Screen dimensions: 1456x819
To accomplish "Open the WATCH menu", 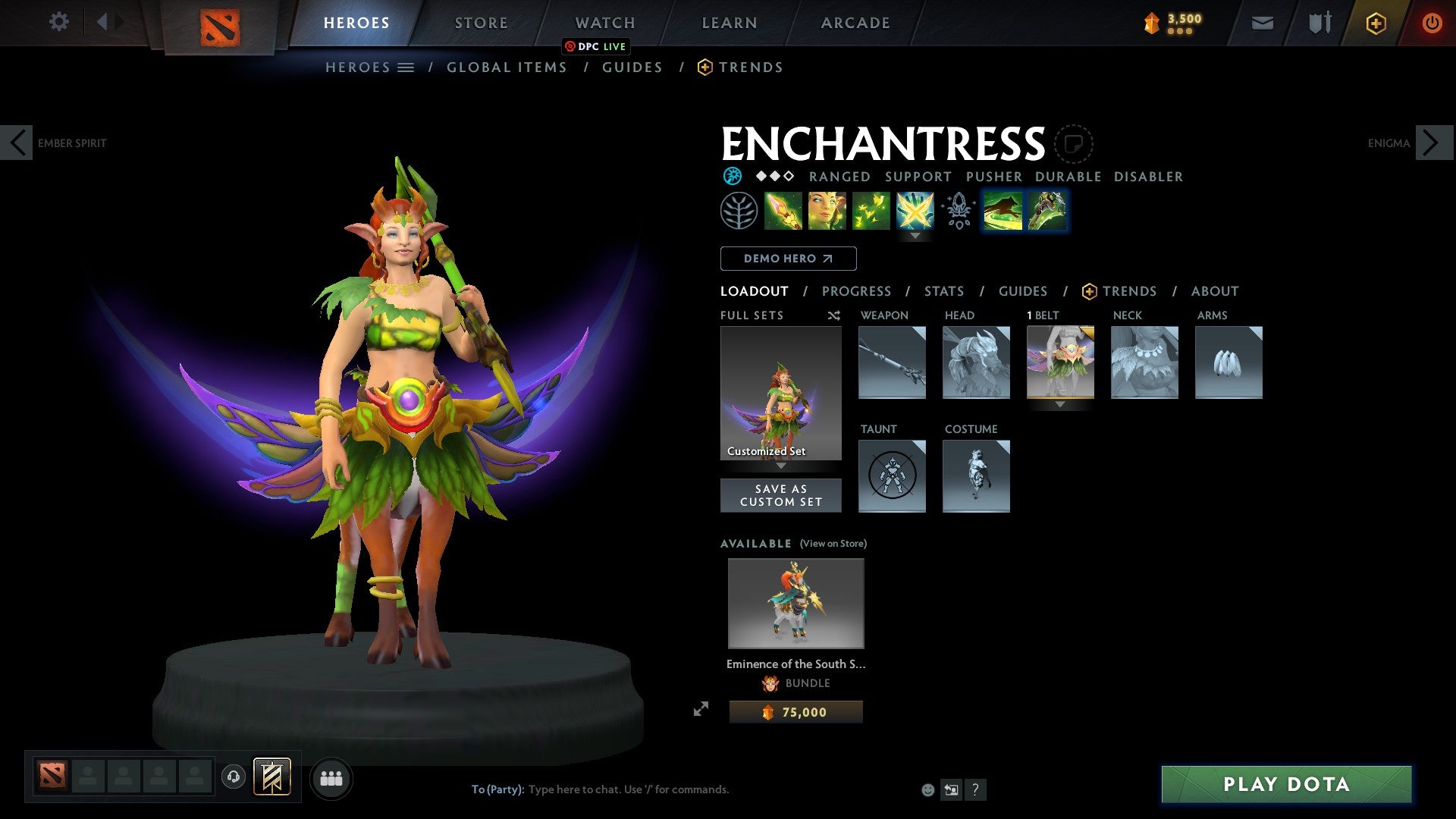I will [x=605, y=23].
